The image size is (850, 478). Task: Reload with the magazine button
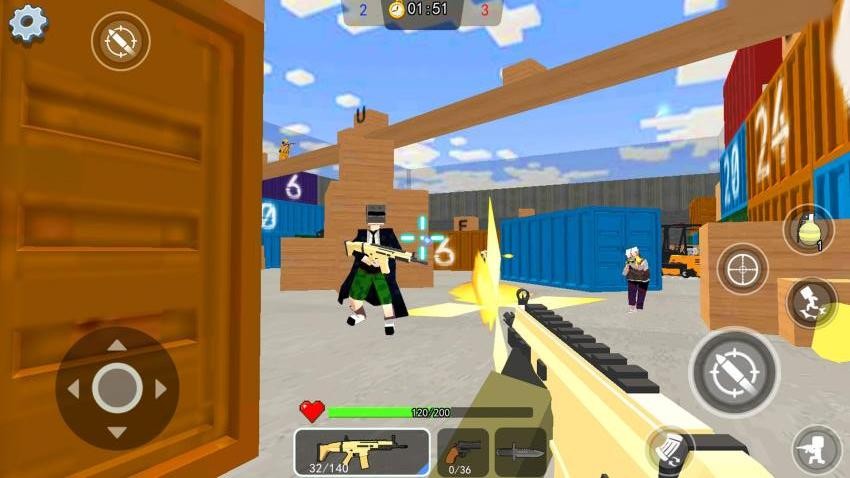click(x=670, y=450)
